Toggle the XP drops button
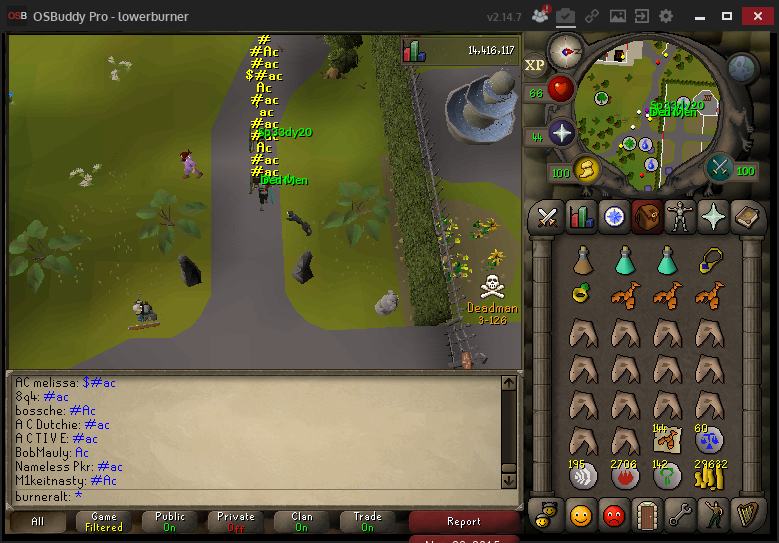779x543 pixels. click(x=536, y=66)
